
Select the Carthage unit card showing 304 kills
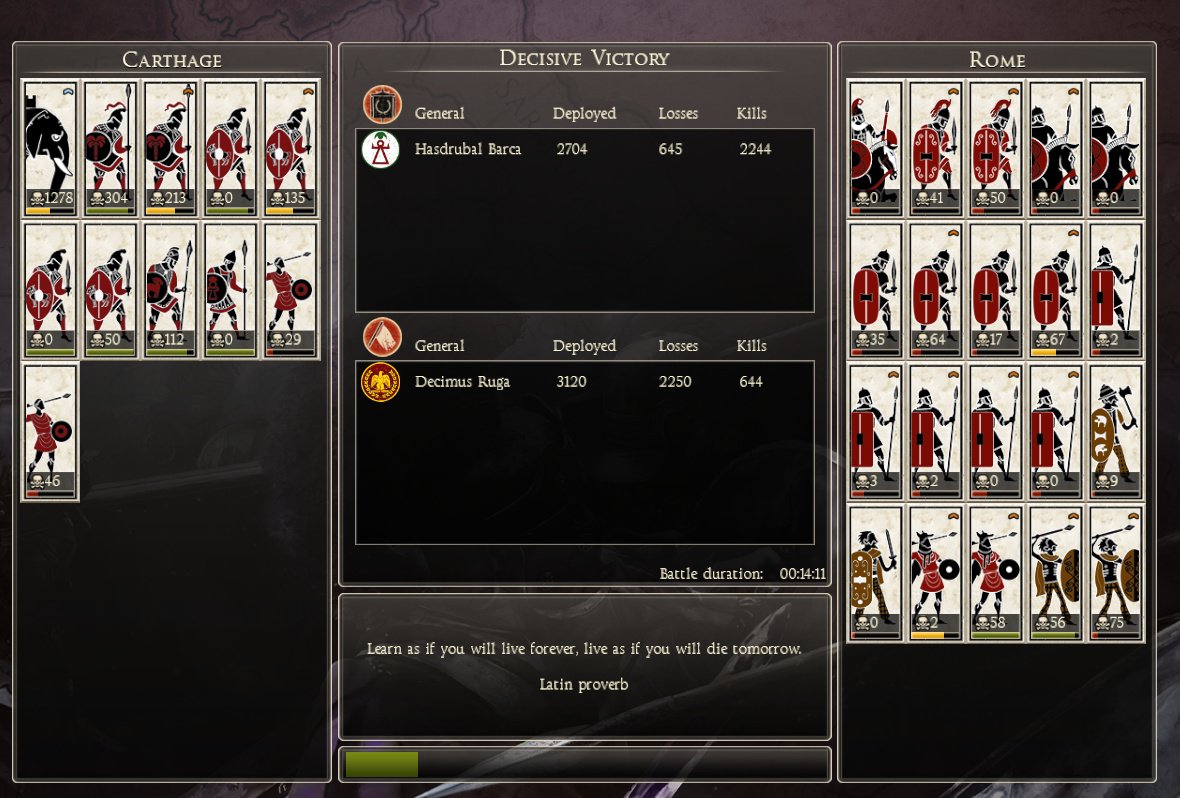tap(110, 148)
